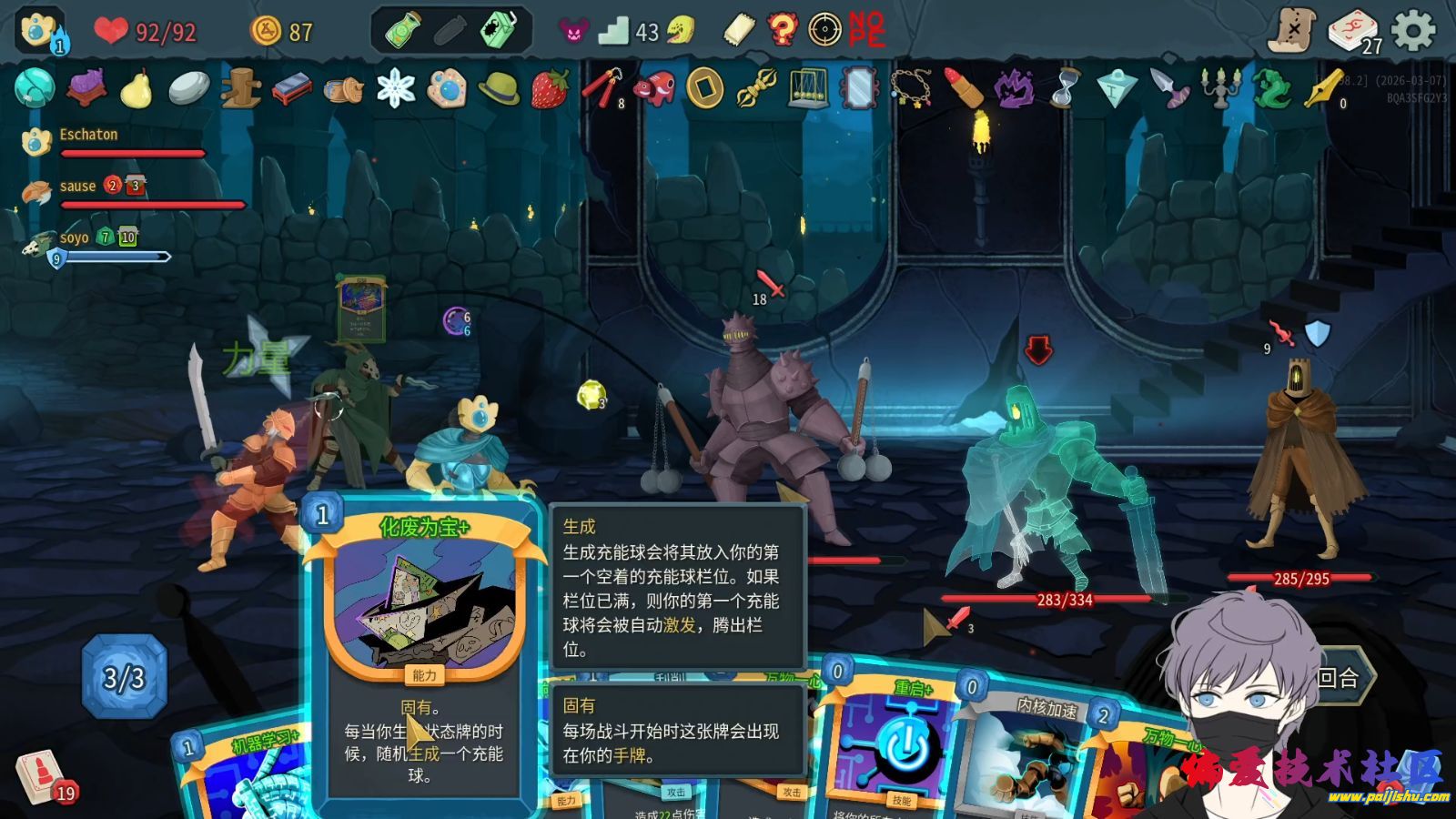Inspect the red lipstick relic

[963, 89]
